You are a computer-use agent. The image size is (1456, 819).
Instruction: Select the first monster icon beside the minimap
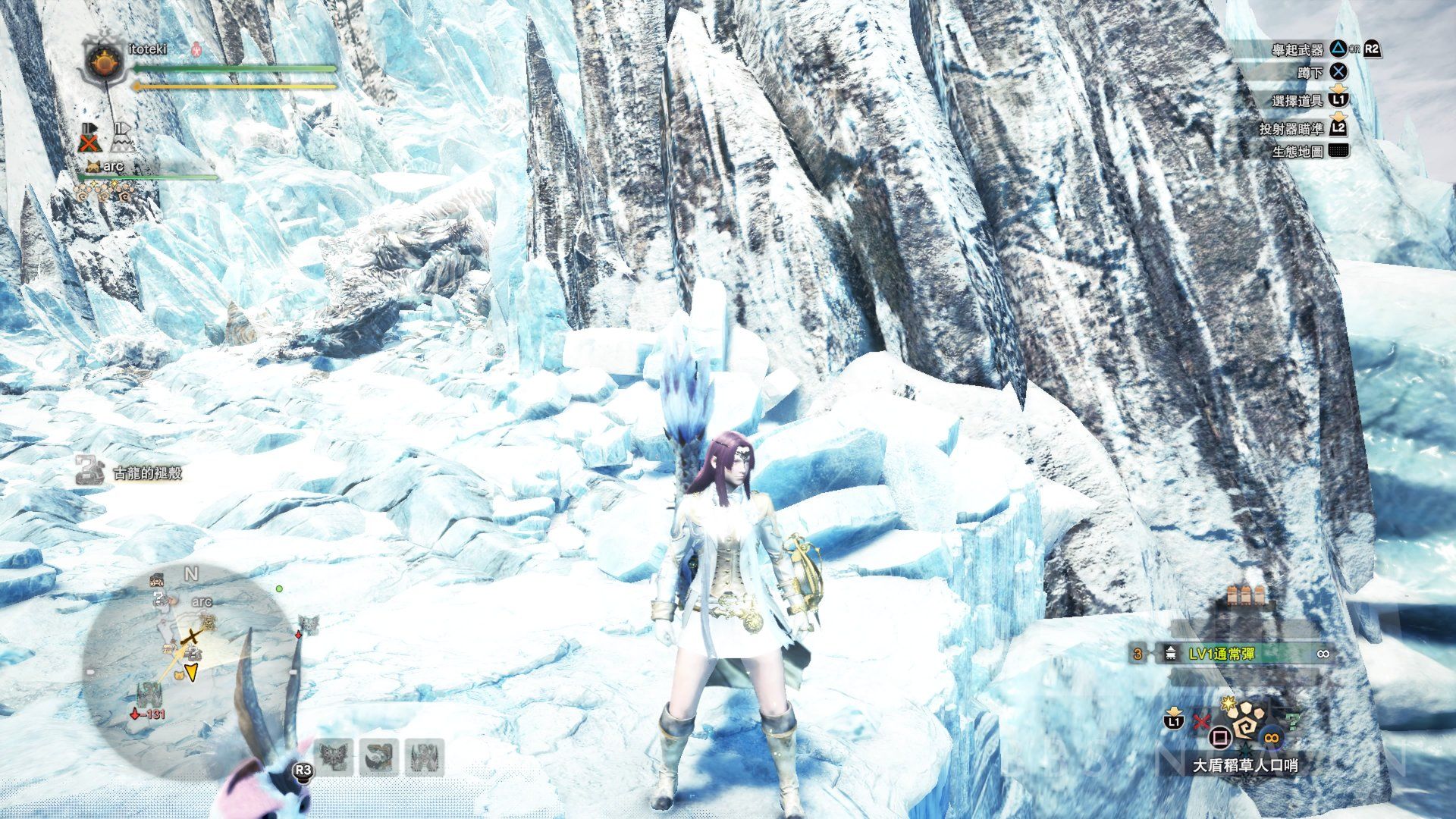pyautogui.click(x=336, y=758)
